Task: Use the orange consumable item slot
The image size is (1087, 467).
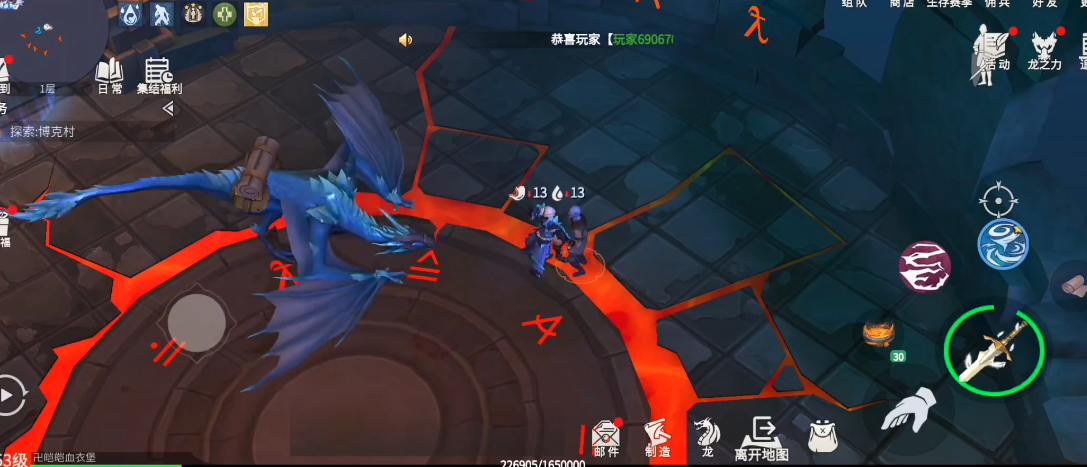Action: pyautogui.click(x=878, y=333)
